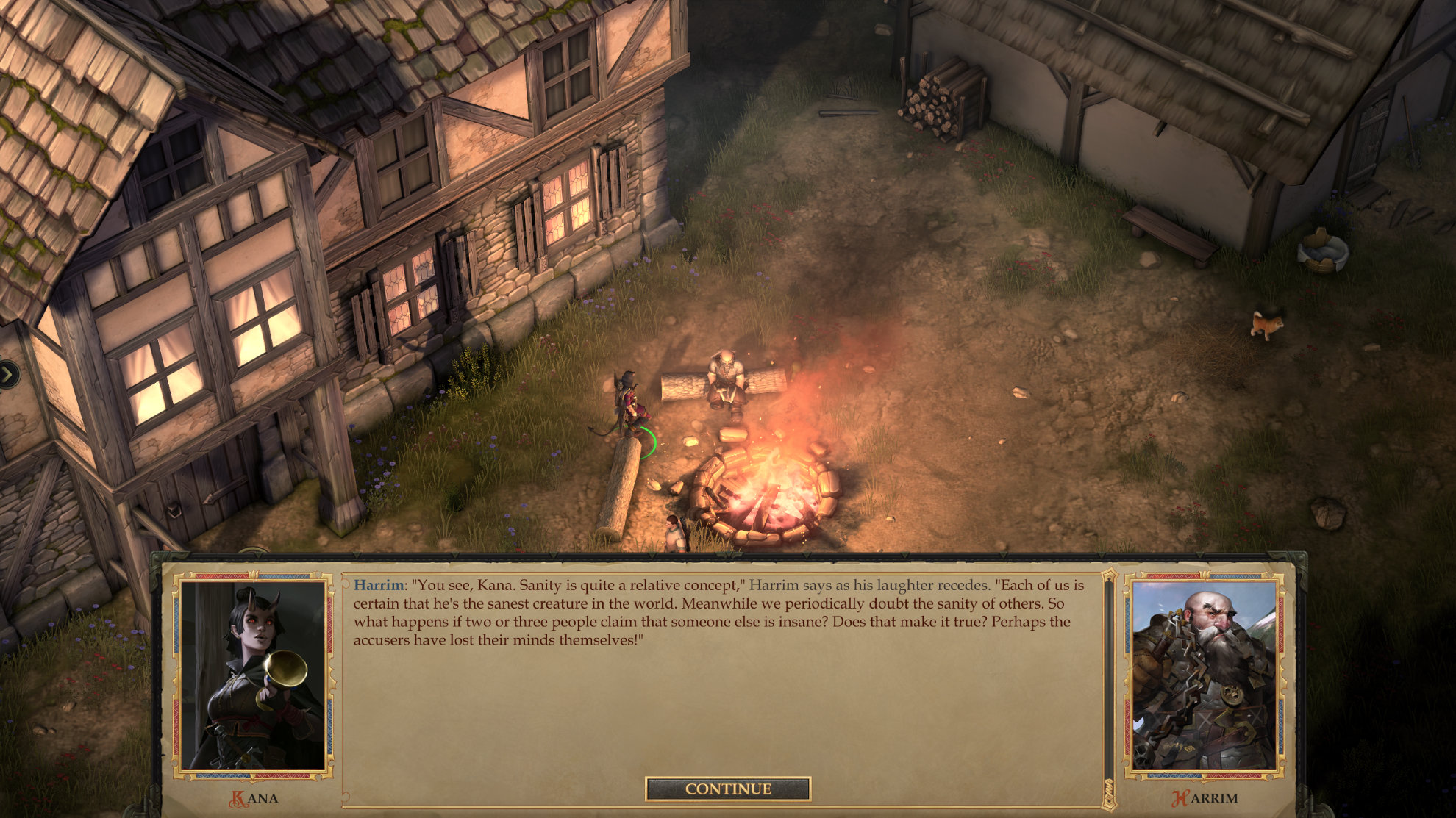1456x818 pixels.
Task: Continue the dialogue with Harrim
Action: [x=727, y=789]
